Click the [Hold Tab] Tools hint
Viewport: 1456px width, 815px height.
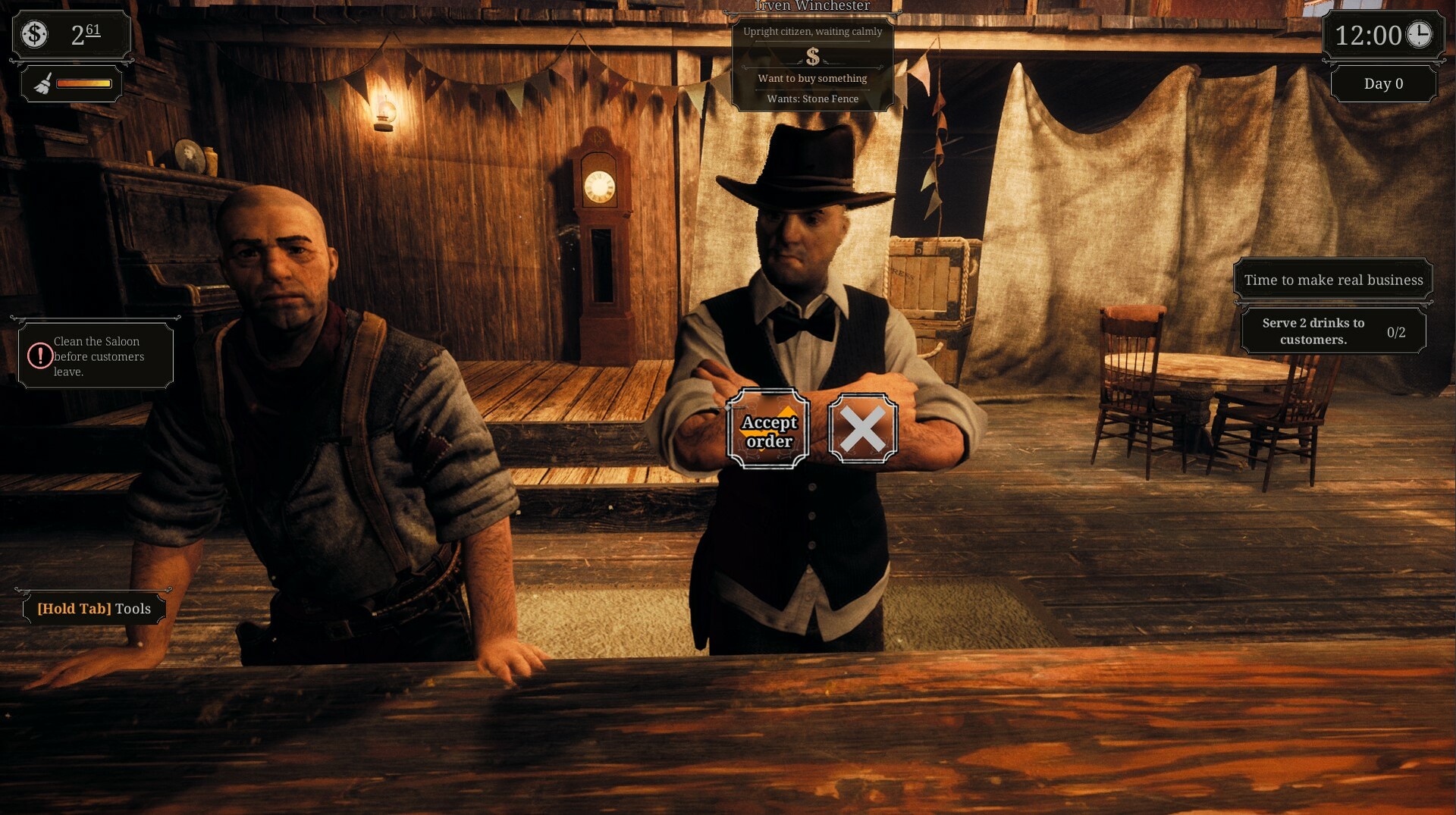click(x=93, y=608)
